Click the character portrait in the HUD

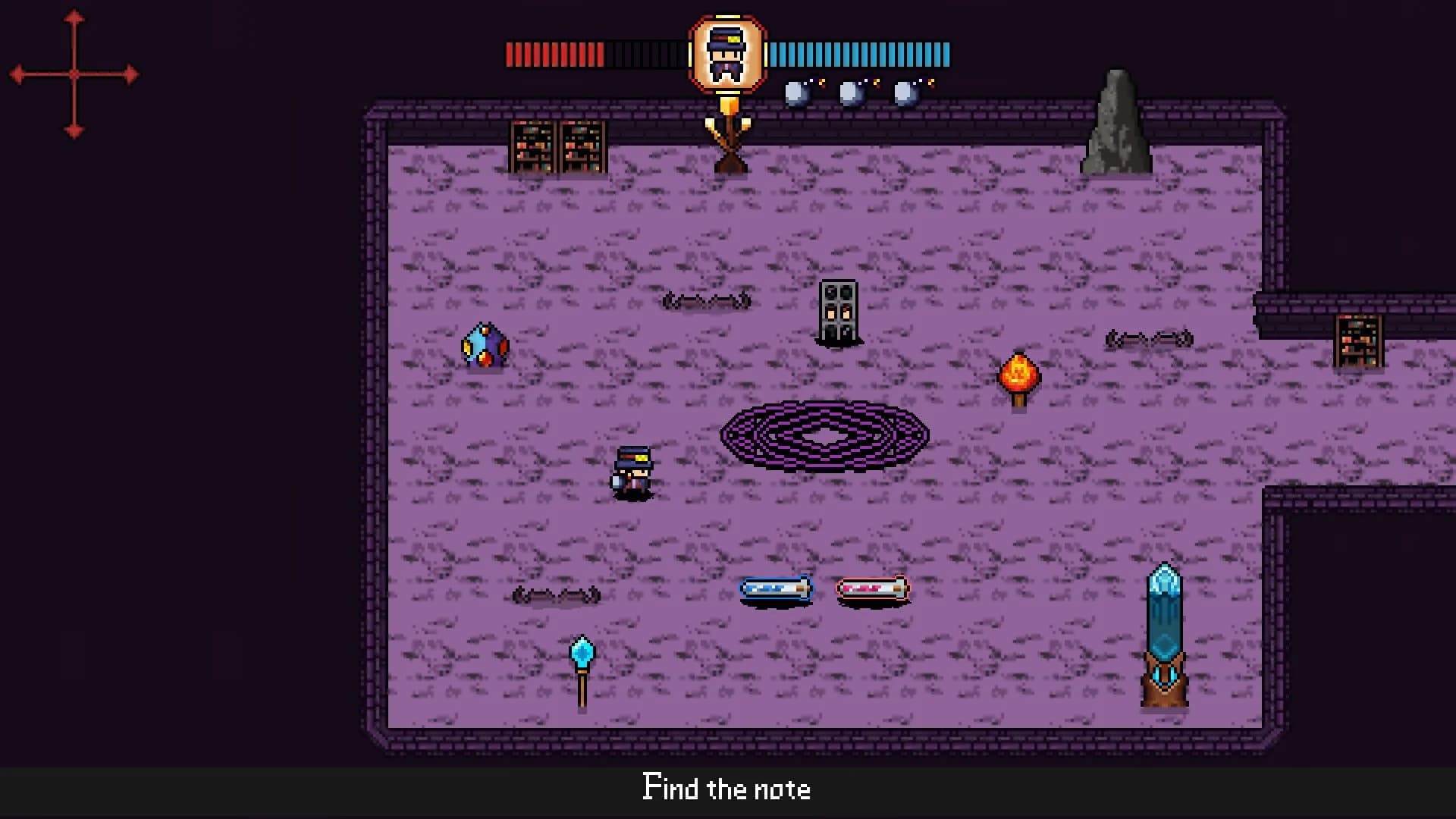point(726,55)
